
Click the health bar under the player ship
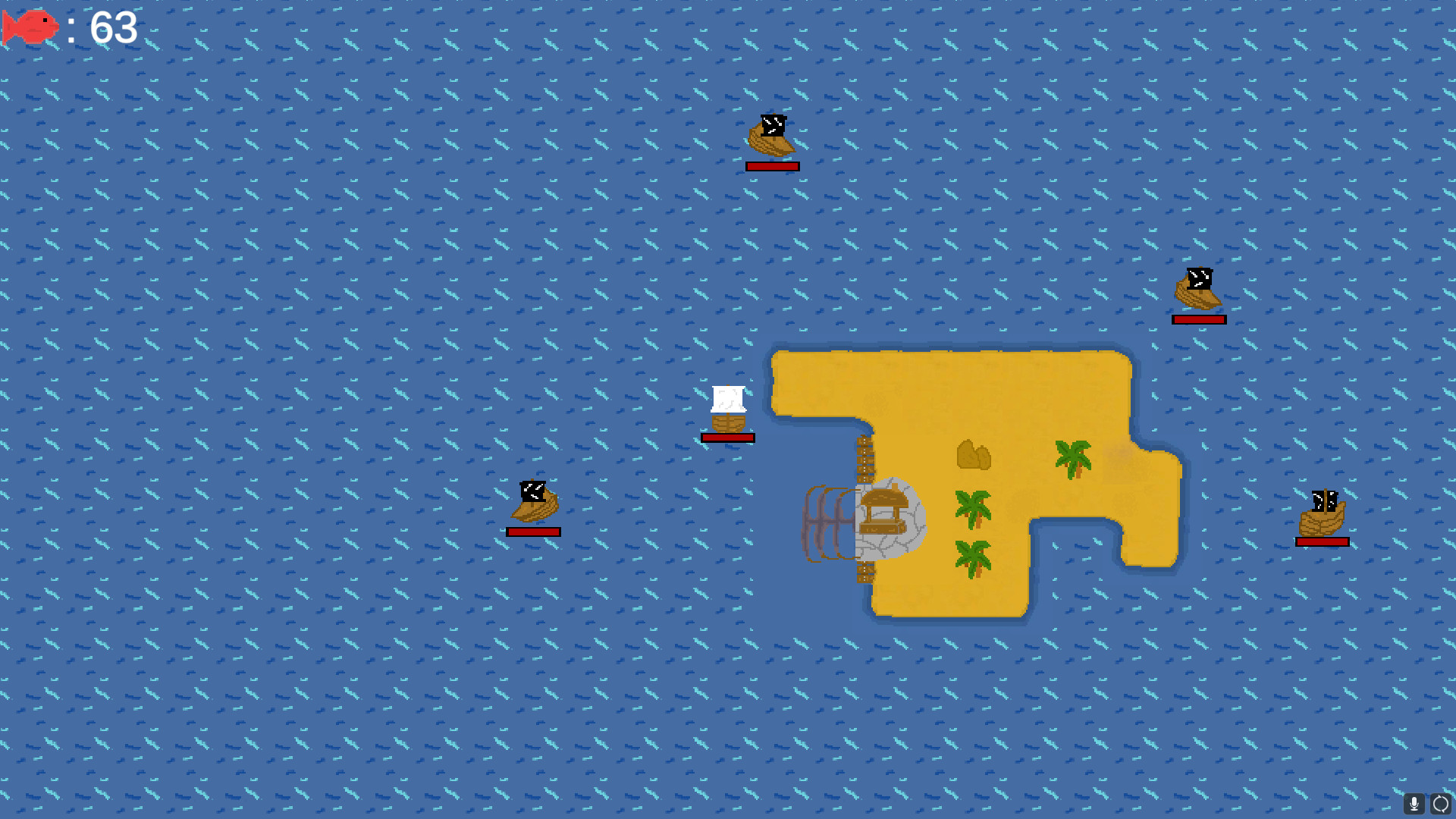pos(727,437)
